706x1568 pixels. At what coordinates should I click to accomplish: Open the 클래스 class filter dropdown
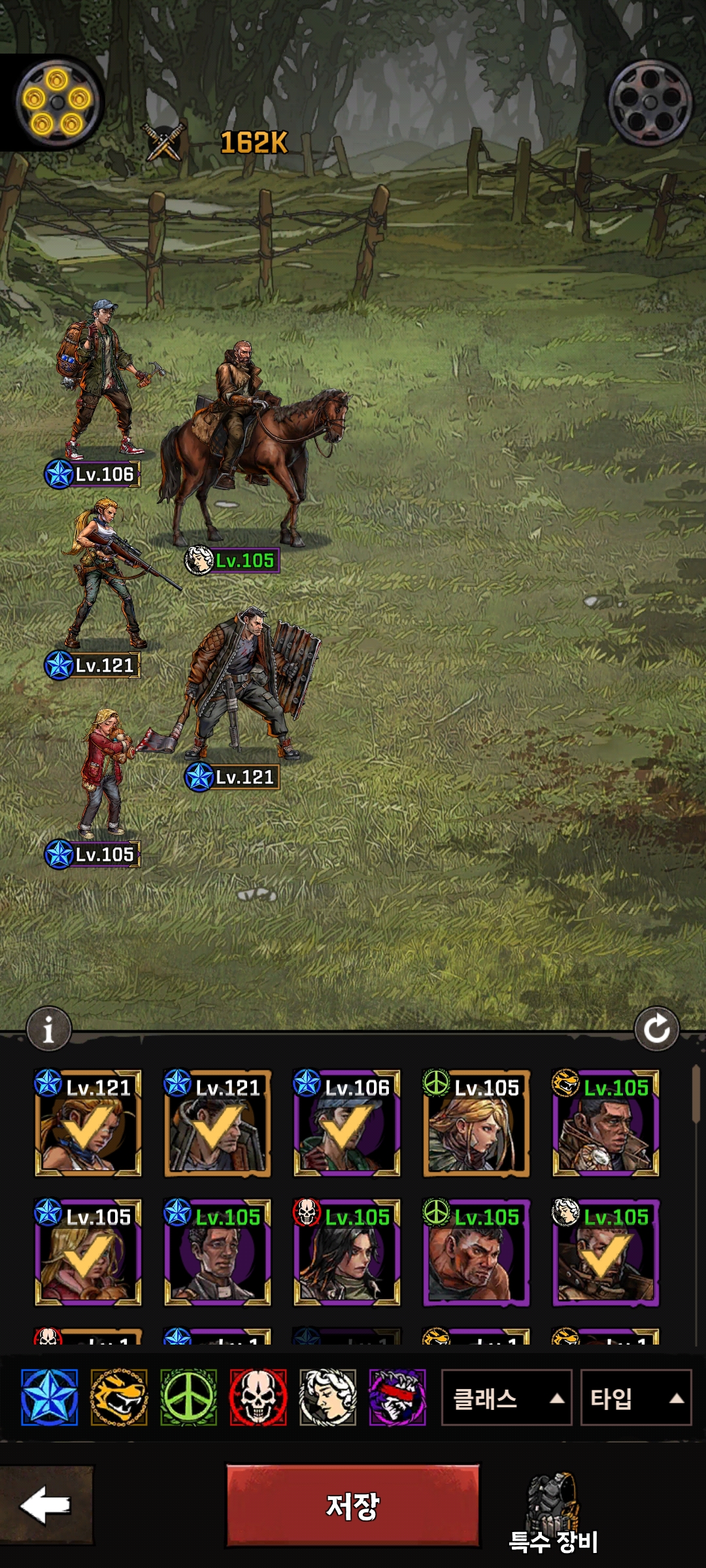click(507, 1398)
